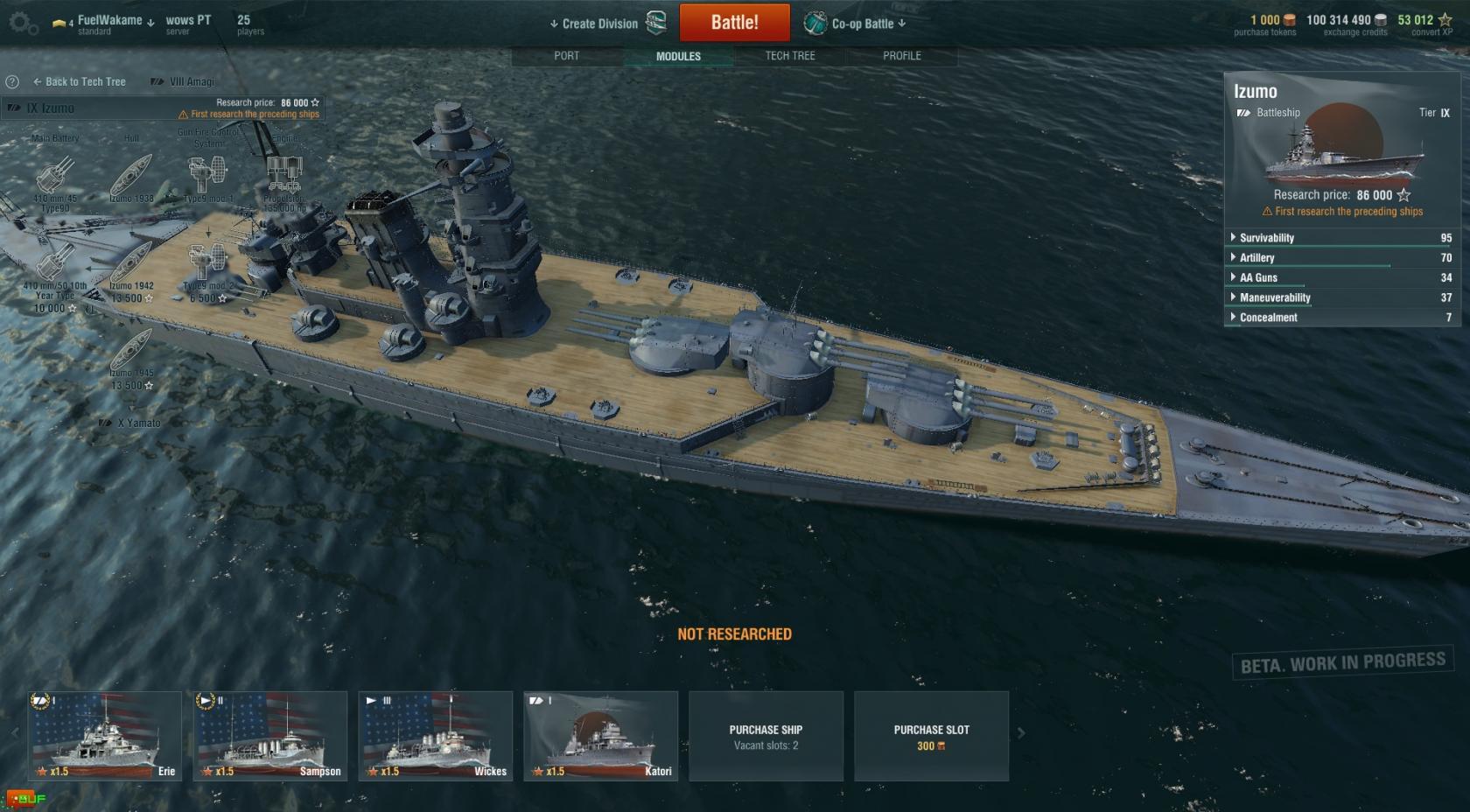Switch to the Port tab
1470x812 pixels.
(x=566, y=56)
